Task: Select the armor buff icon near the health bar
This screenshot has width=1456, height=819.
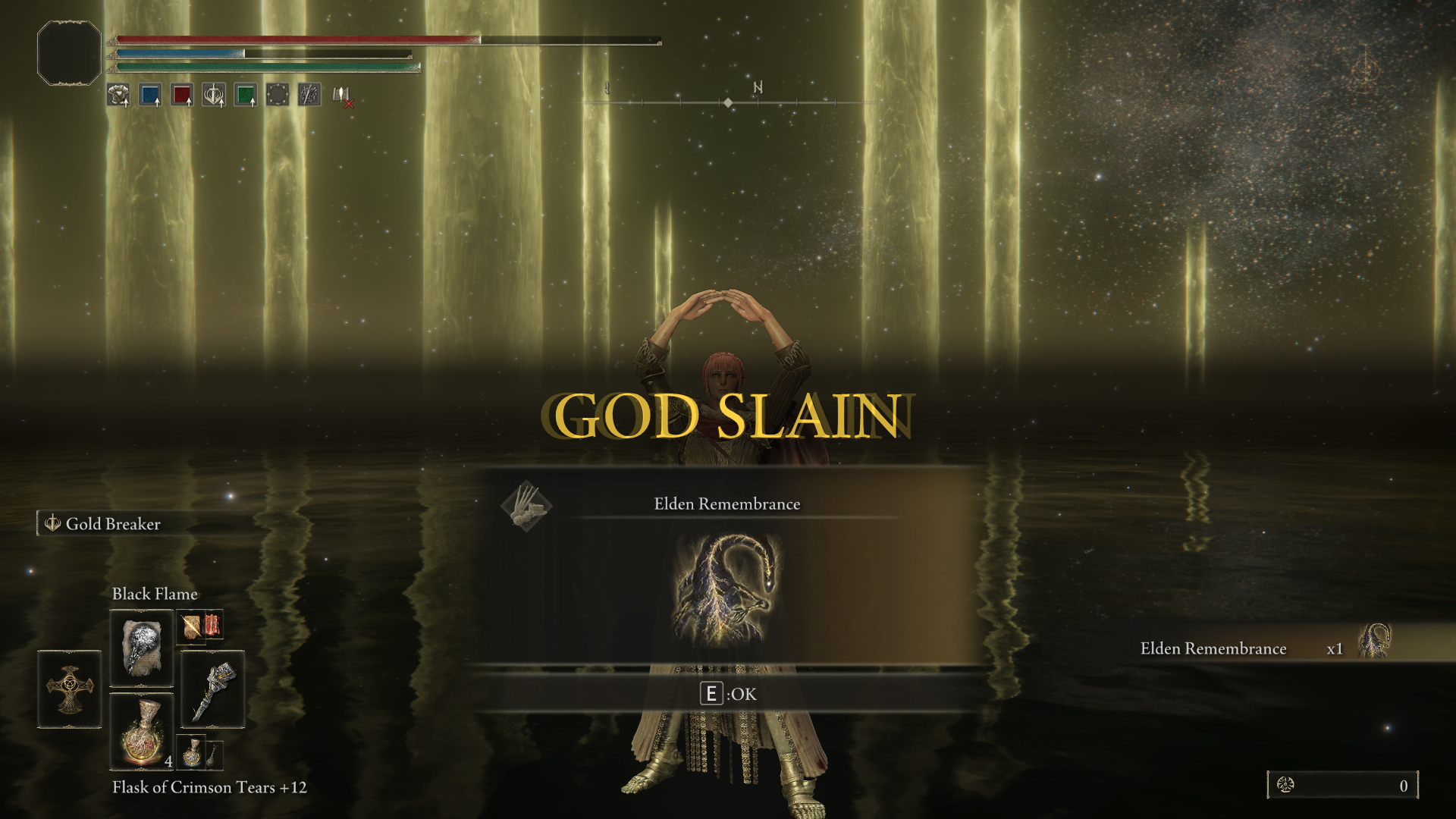Action: pyautogui.click(x=118, y=95)
